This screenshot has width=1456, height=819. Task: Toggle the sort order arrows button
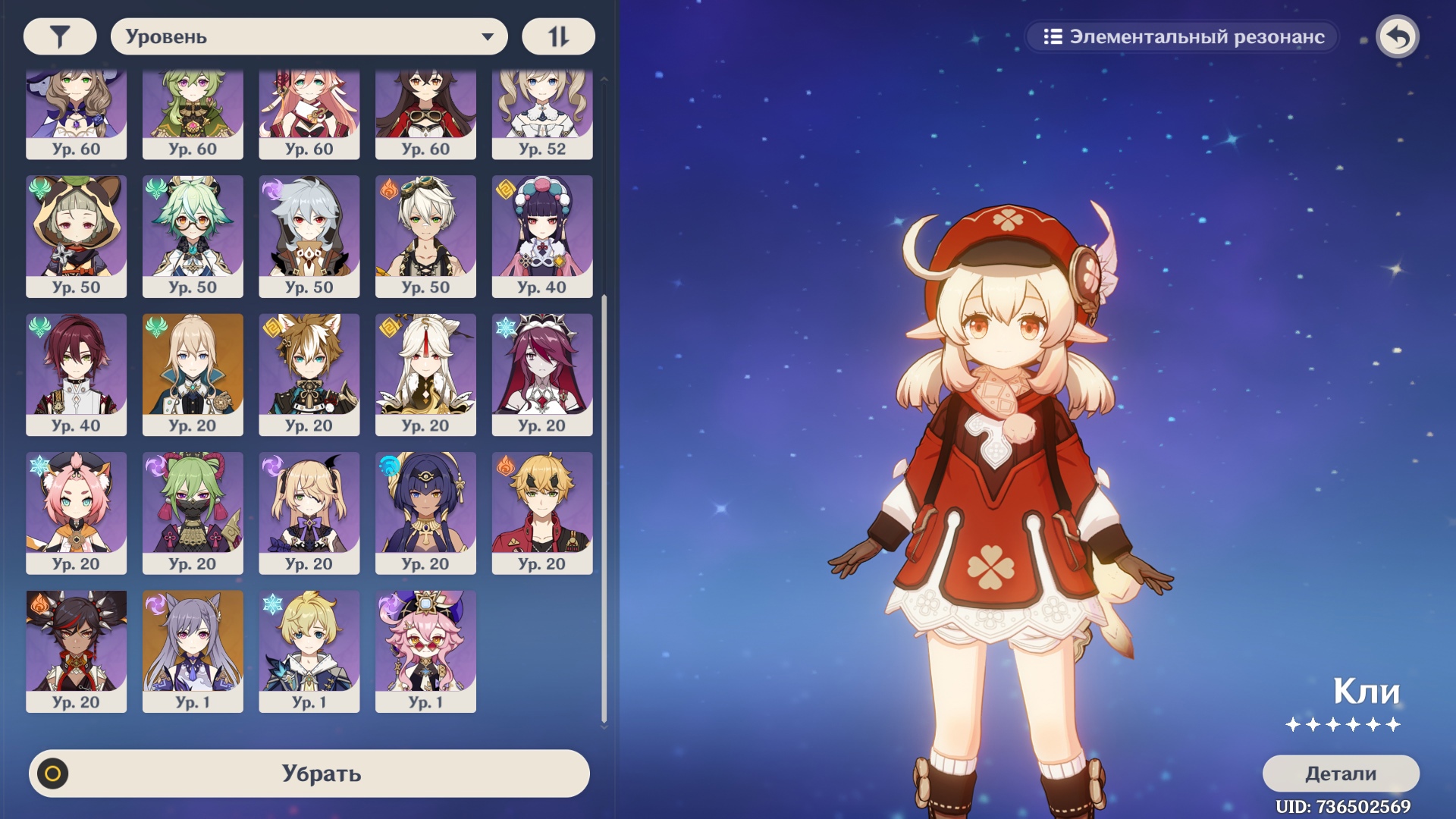click(558, 36)
